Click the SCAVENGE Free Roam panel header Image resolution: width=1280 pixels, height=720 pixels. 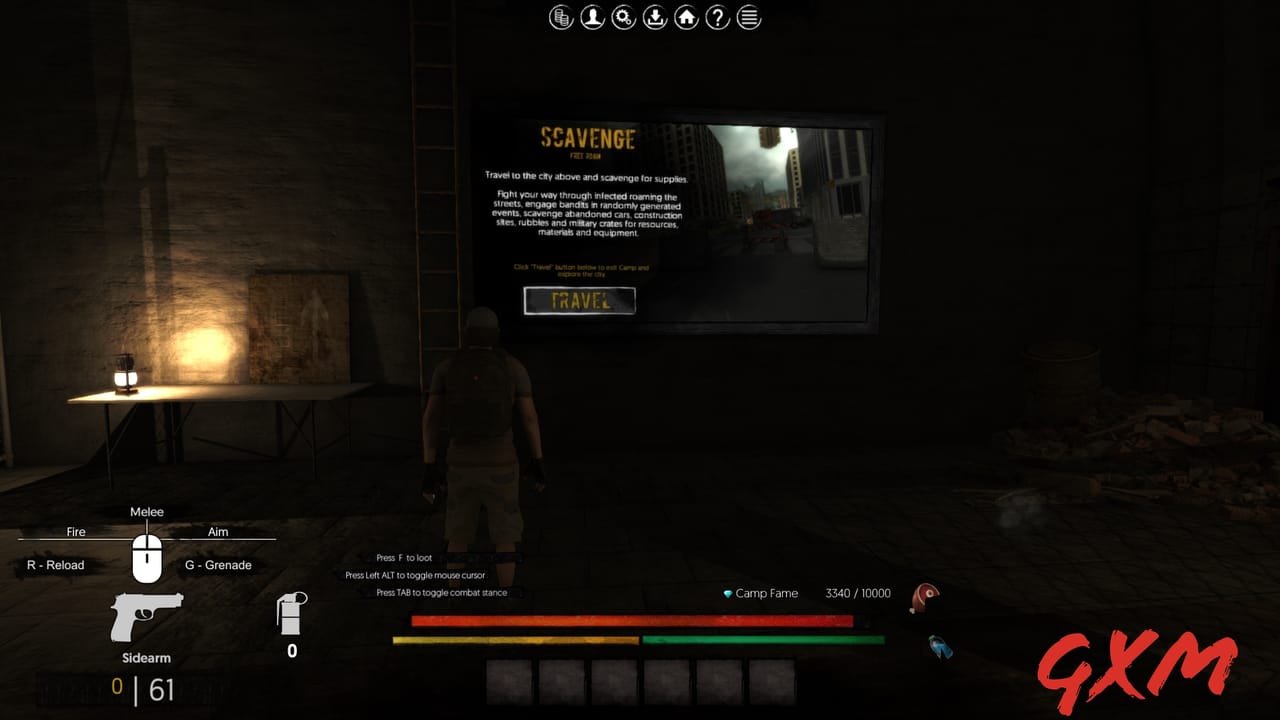point(588,139)
